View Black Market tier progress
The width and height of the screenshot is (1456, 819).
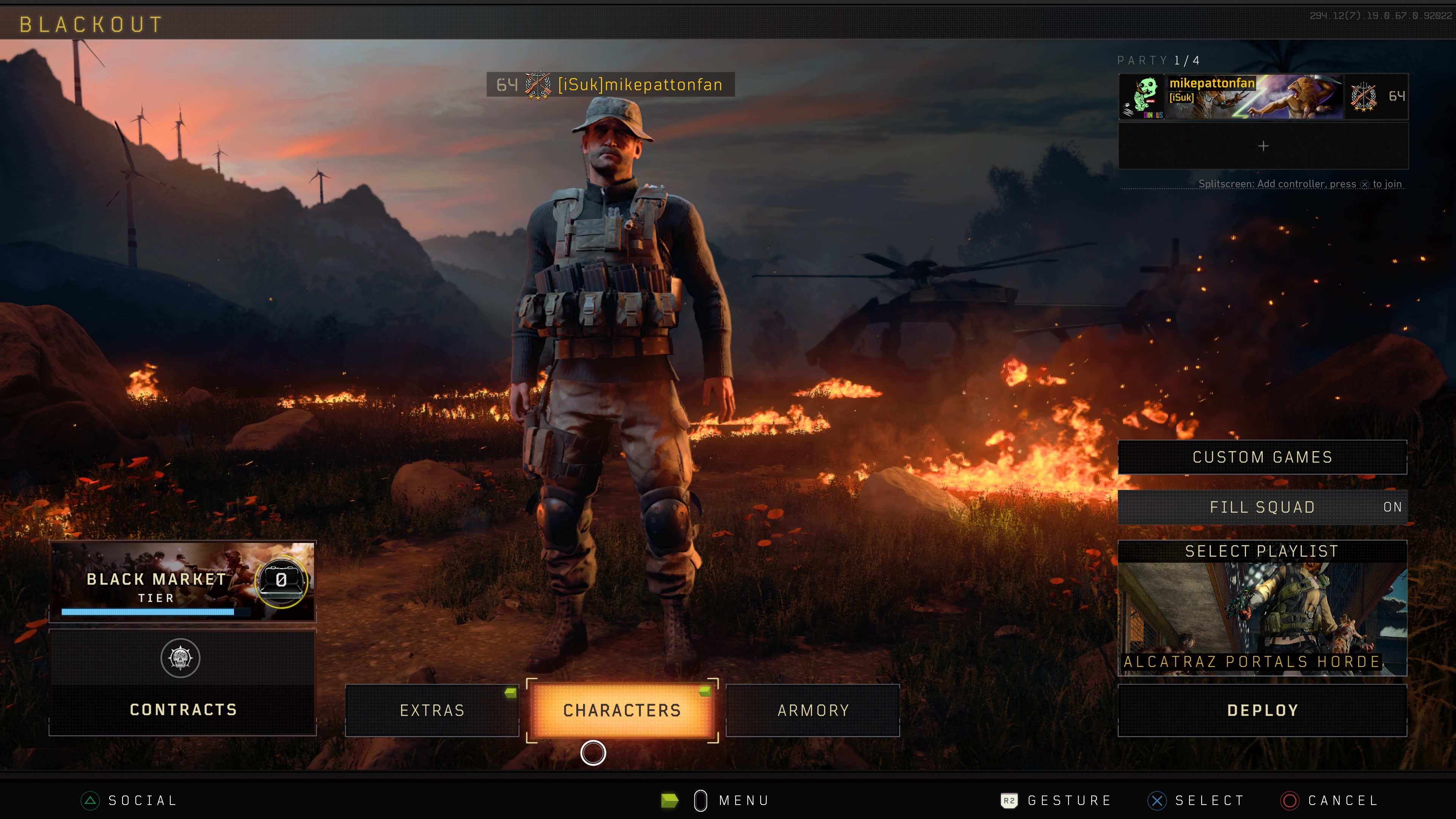click(182, 581)
